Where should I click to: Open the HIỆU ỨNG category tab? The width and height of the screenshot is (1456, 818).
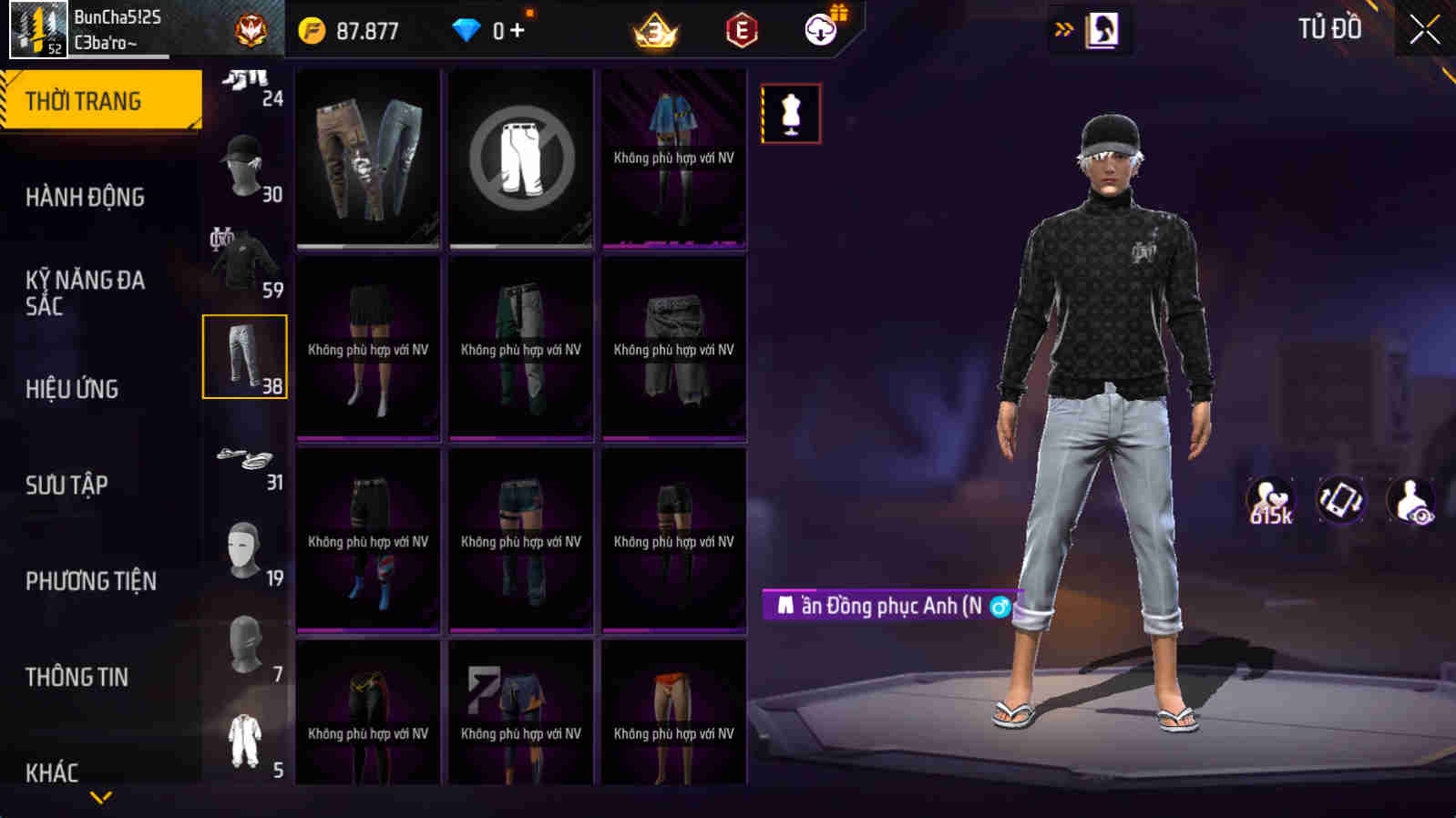pos(73,389)
